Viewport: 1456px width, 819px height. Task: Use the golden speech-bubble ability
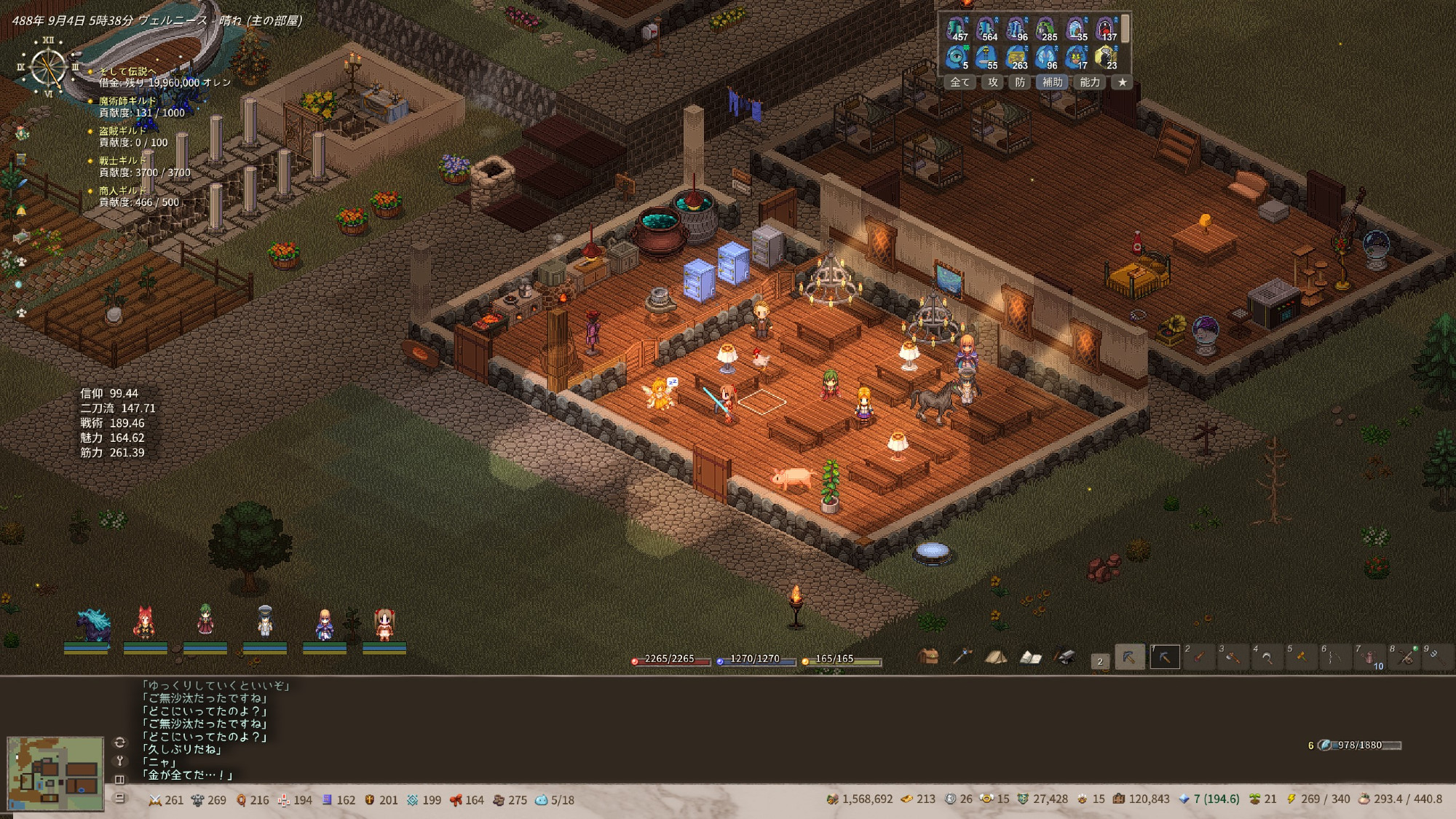click(1105, 56)
